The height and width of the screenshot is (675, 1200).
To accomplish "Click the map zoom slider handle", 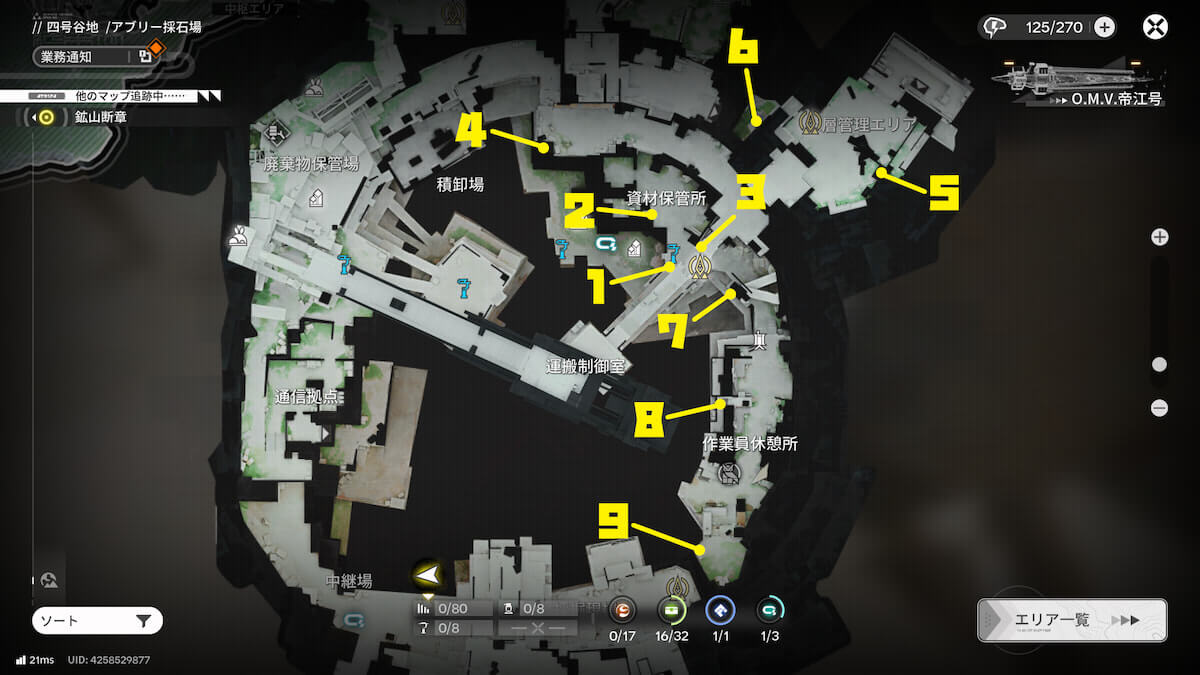I will click(1159, 365).
